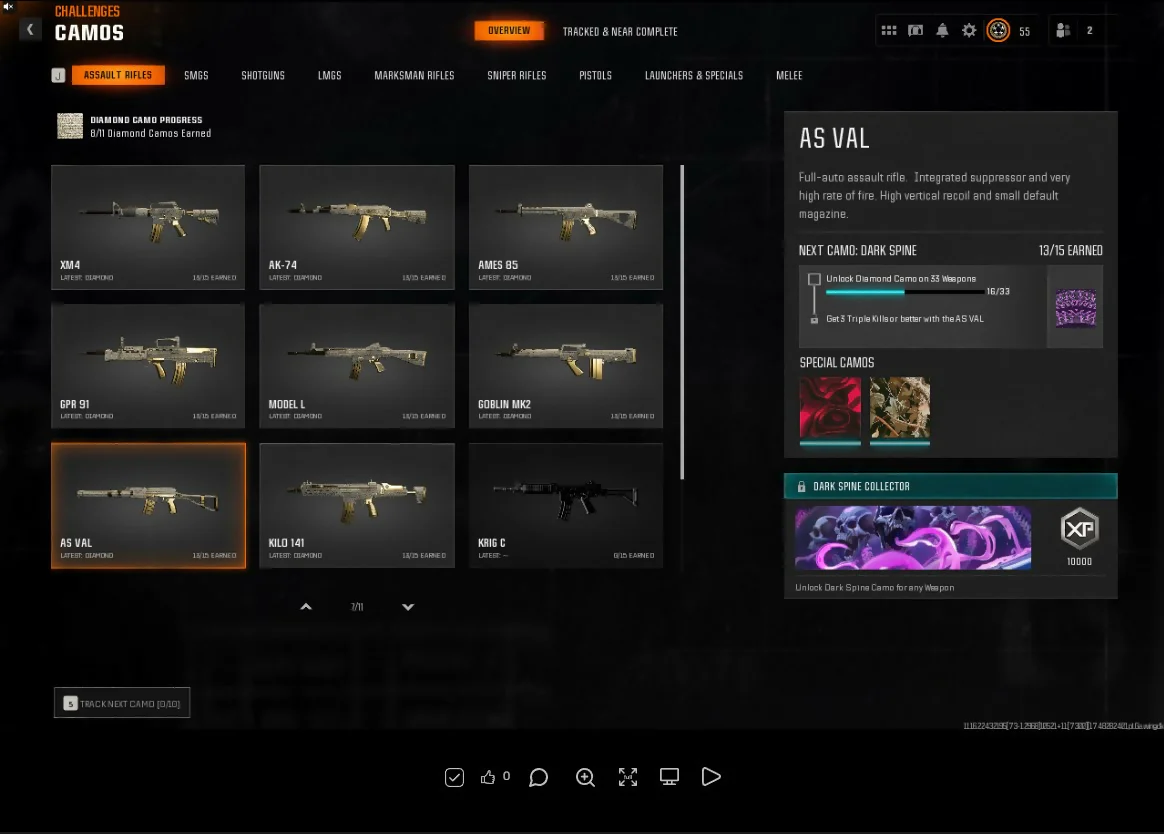The image size is (1164, 834).
Task: Show the LMGs camo category
Action: 329,76
